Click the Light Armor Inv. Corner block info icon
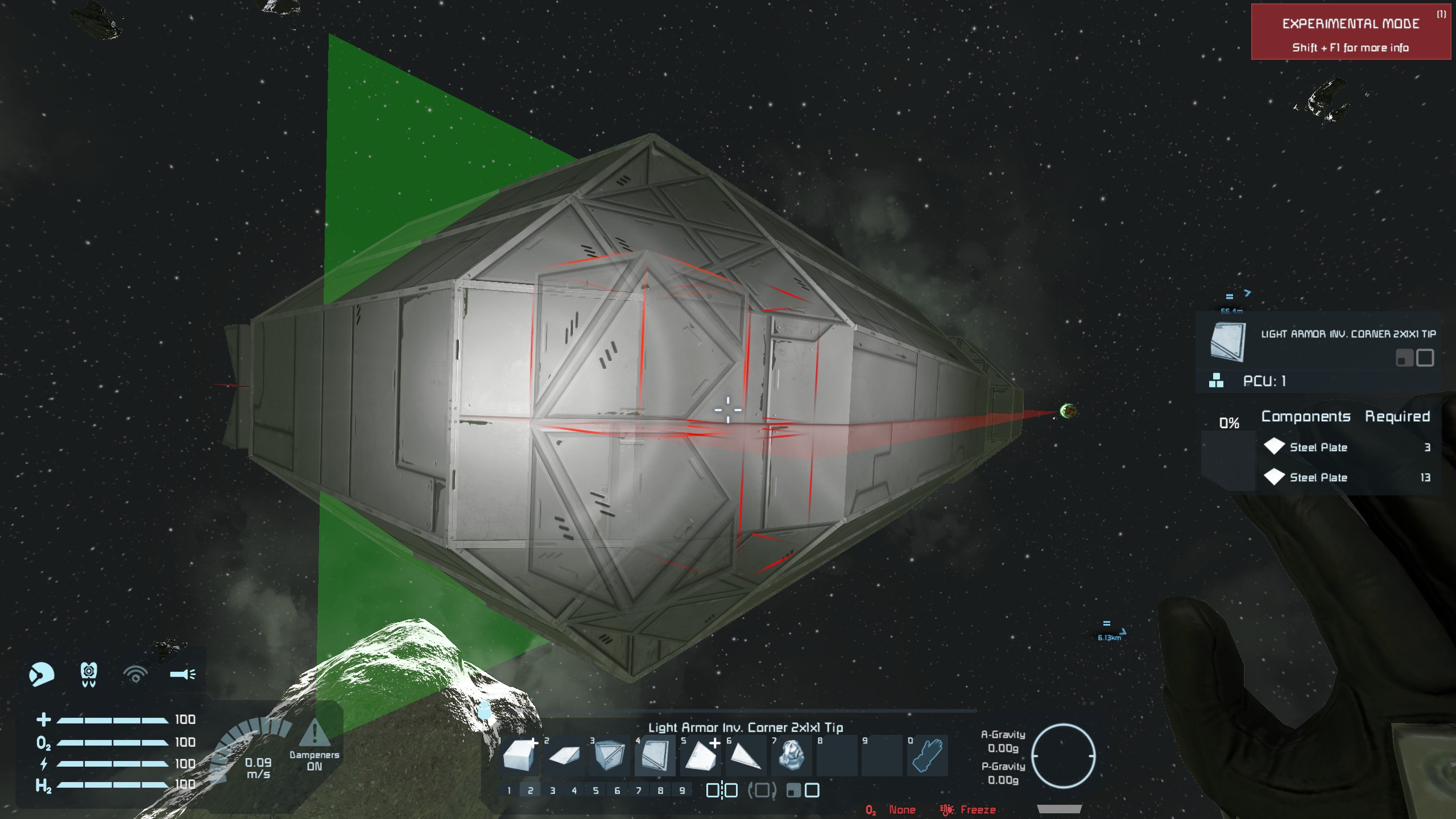Image resolution: width=1456 pixels, height=819 pixels. 1228,342
